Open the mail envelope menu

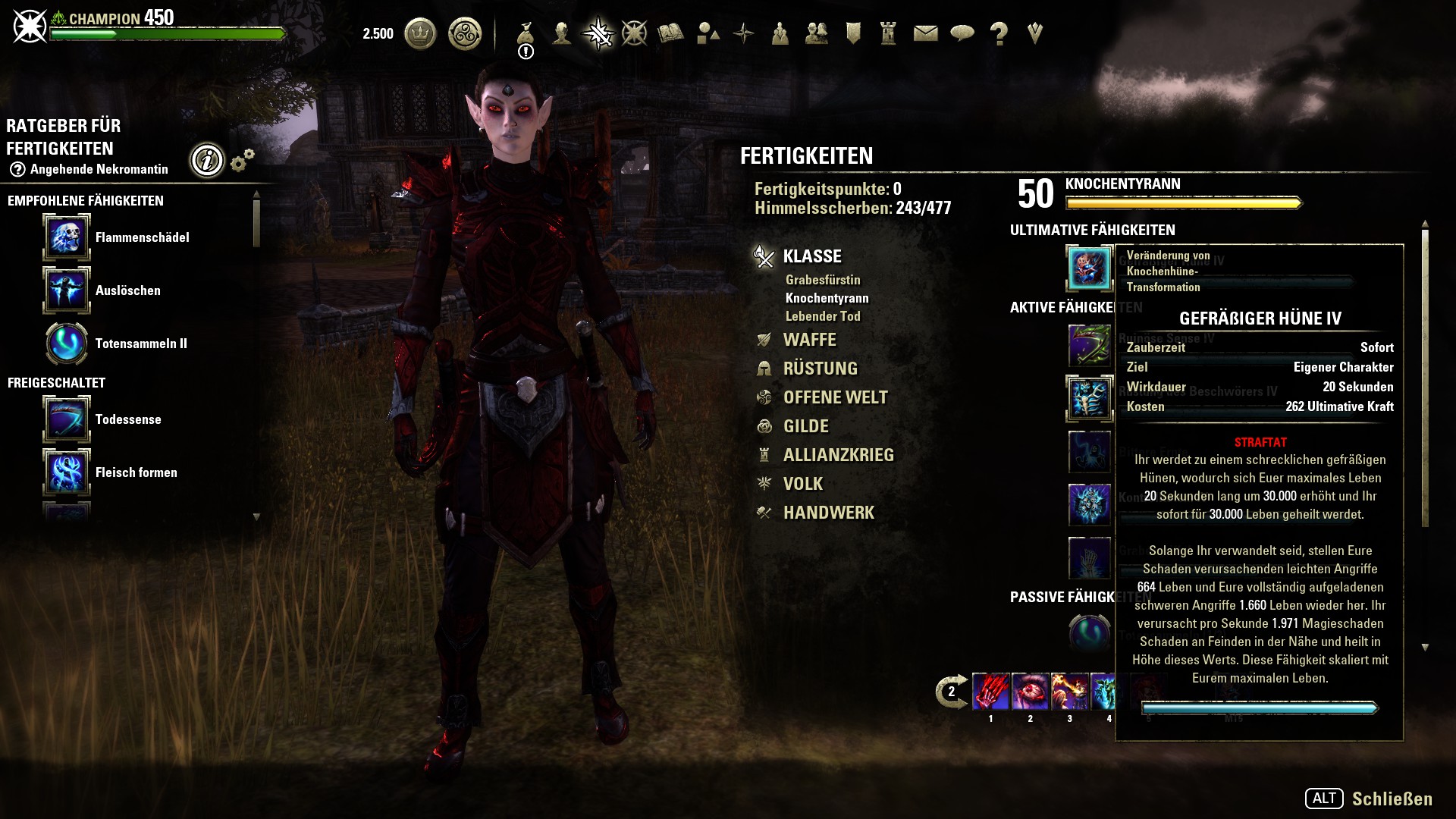pyautogui.click(x=925, y=33)
